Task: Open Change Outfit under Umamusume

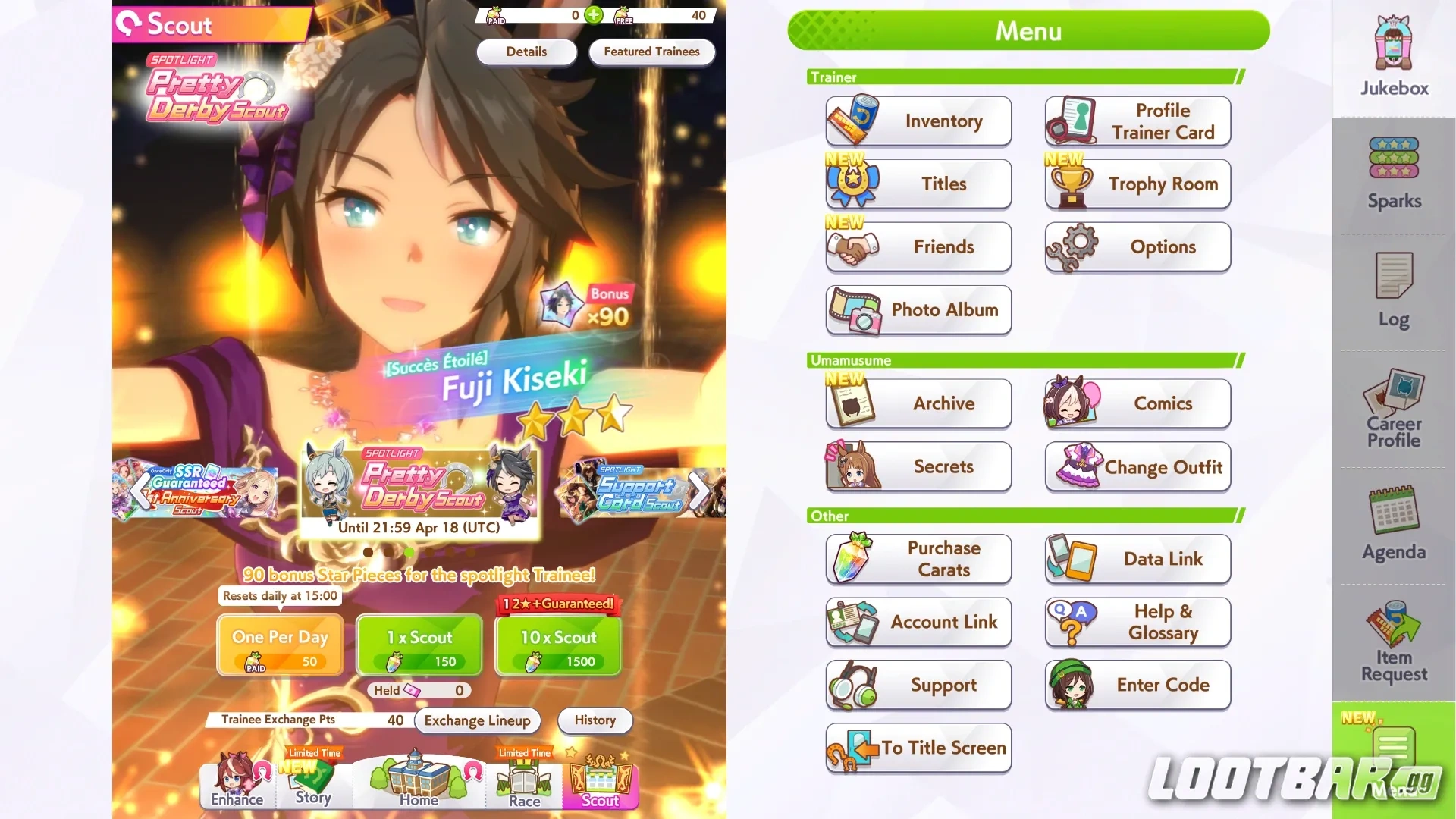Action: pyautogui.click(x=1137, y=467)
